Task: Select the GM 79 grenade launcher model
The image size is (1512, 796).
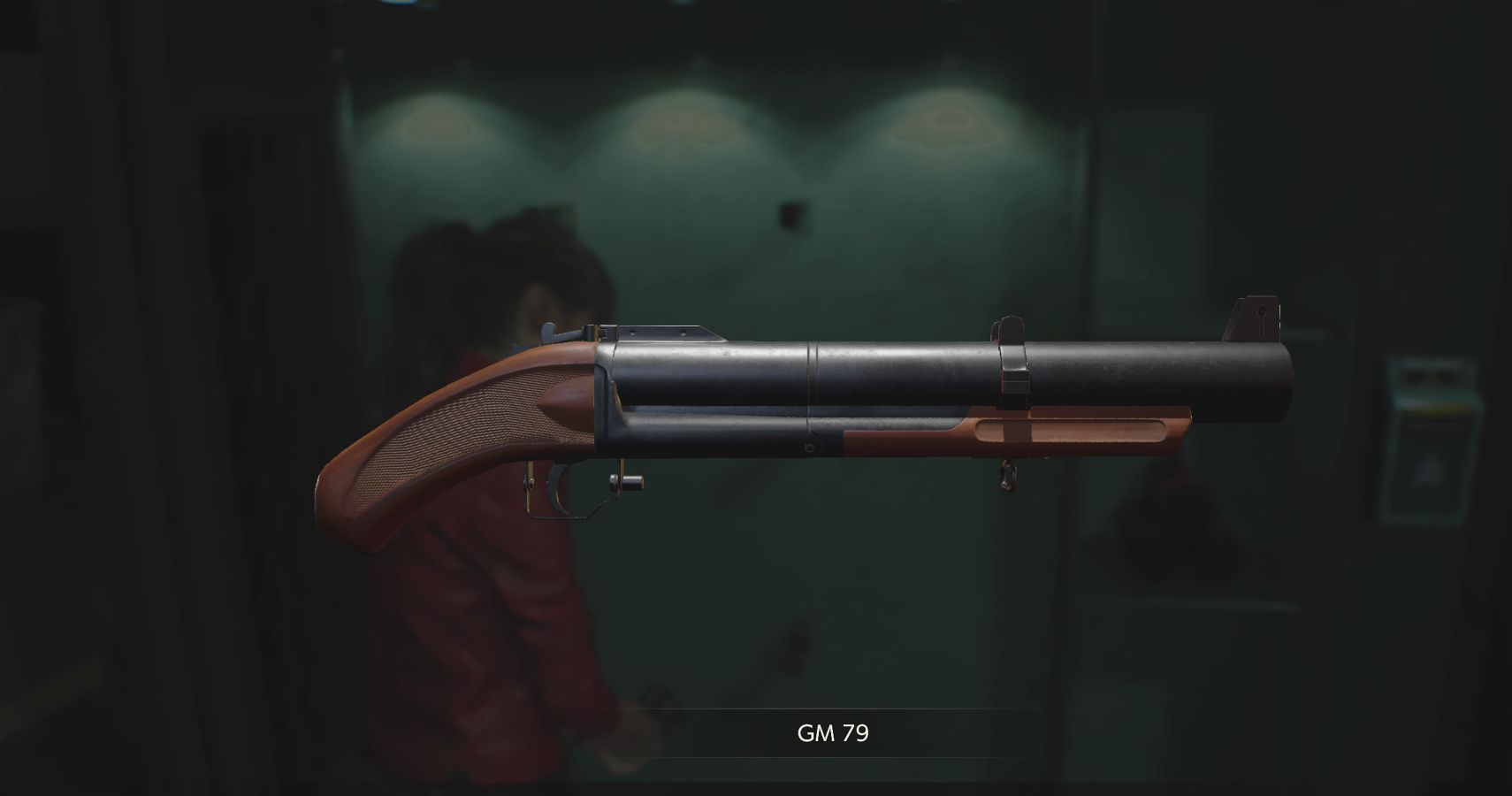Action: click(x=840, y=398)
